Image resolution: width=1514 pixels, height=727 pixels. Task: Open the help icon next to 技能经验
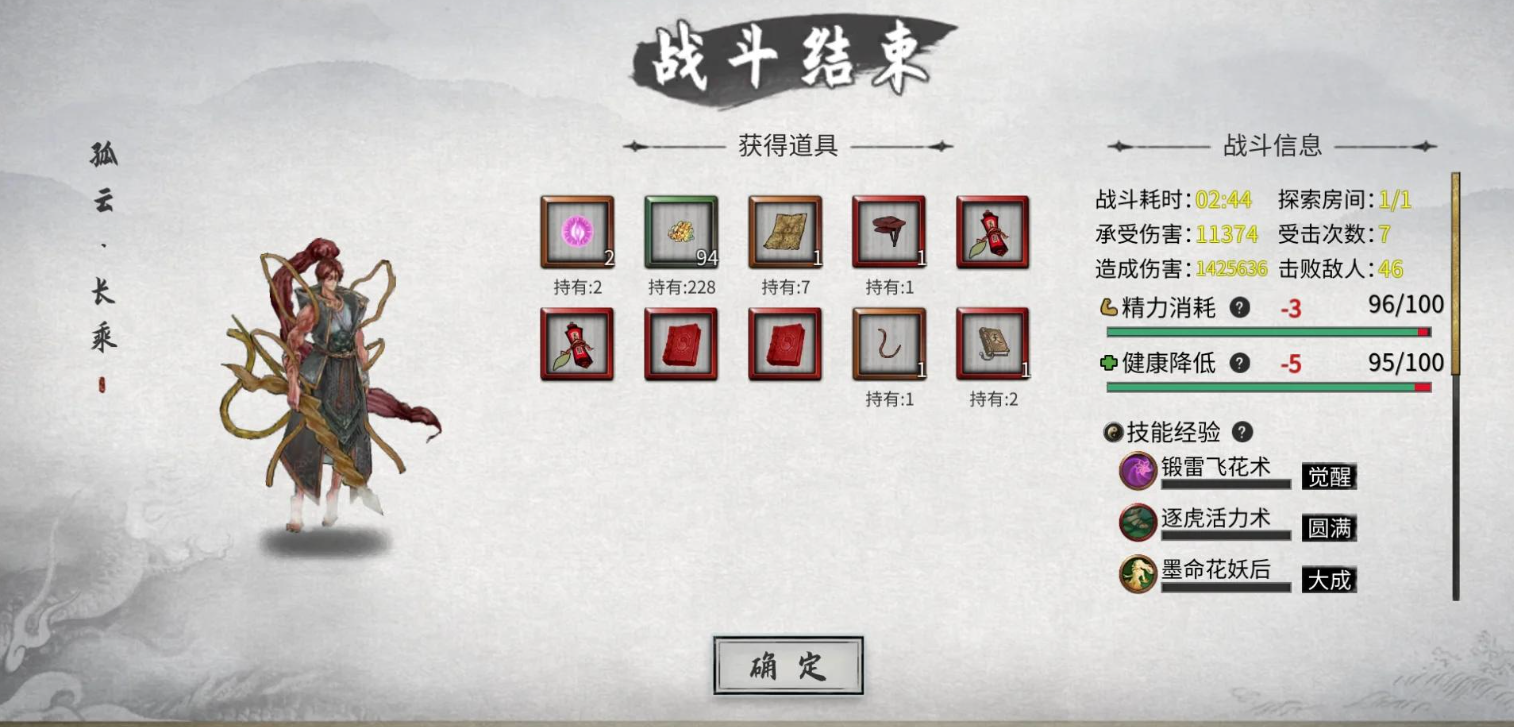1242,432
